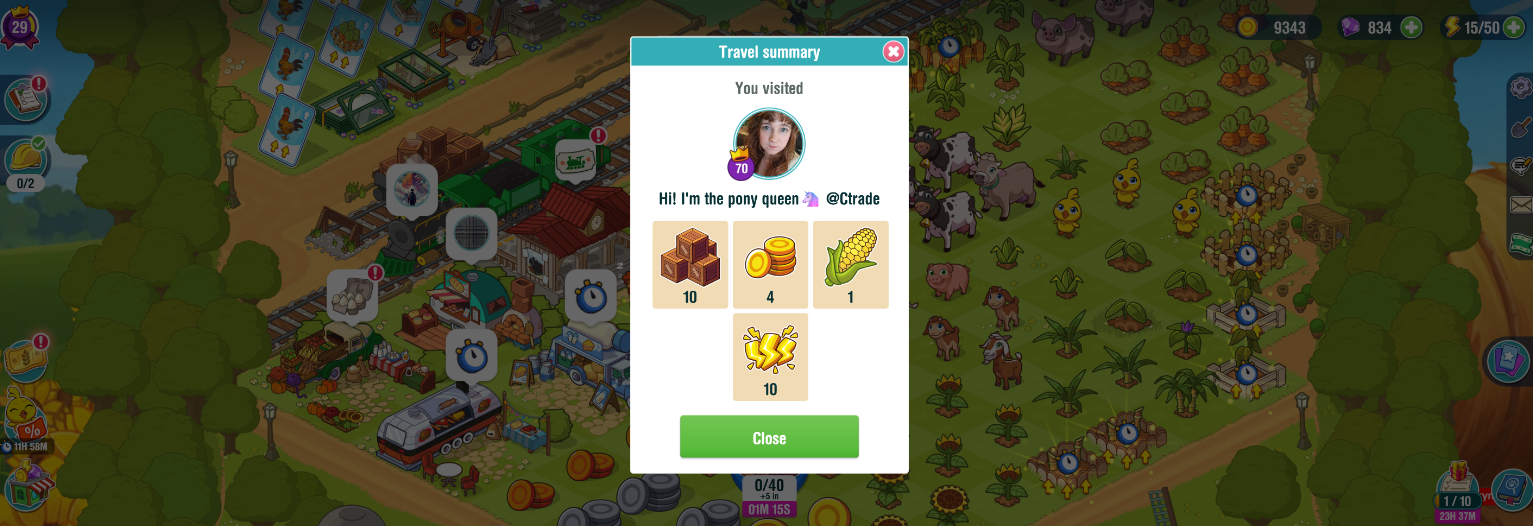Open the level 29 player badge

(19, 24)
